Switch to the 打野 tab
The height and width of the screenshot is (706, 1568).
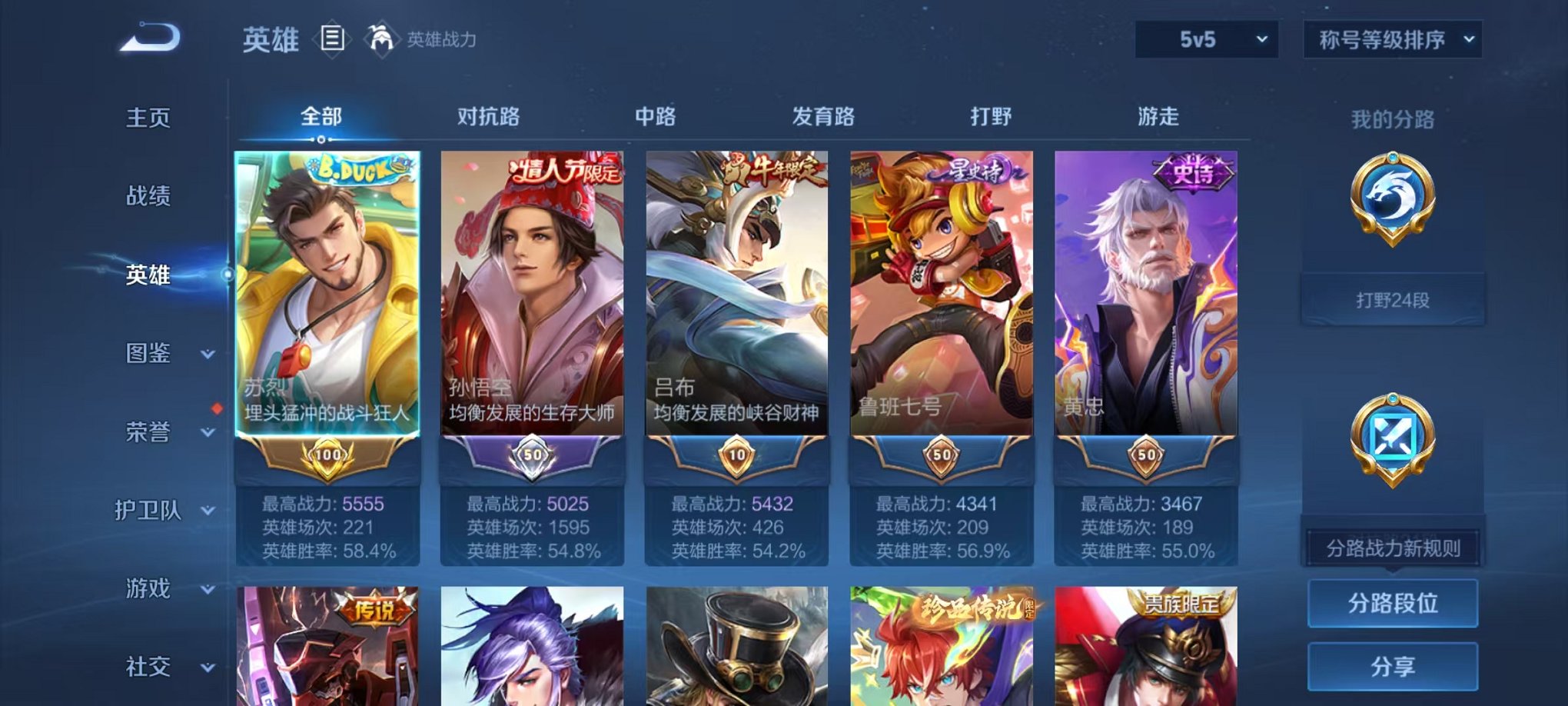pyautogui.click(x=992, y=117)
